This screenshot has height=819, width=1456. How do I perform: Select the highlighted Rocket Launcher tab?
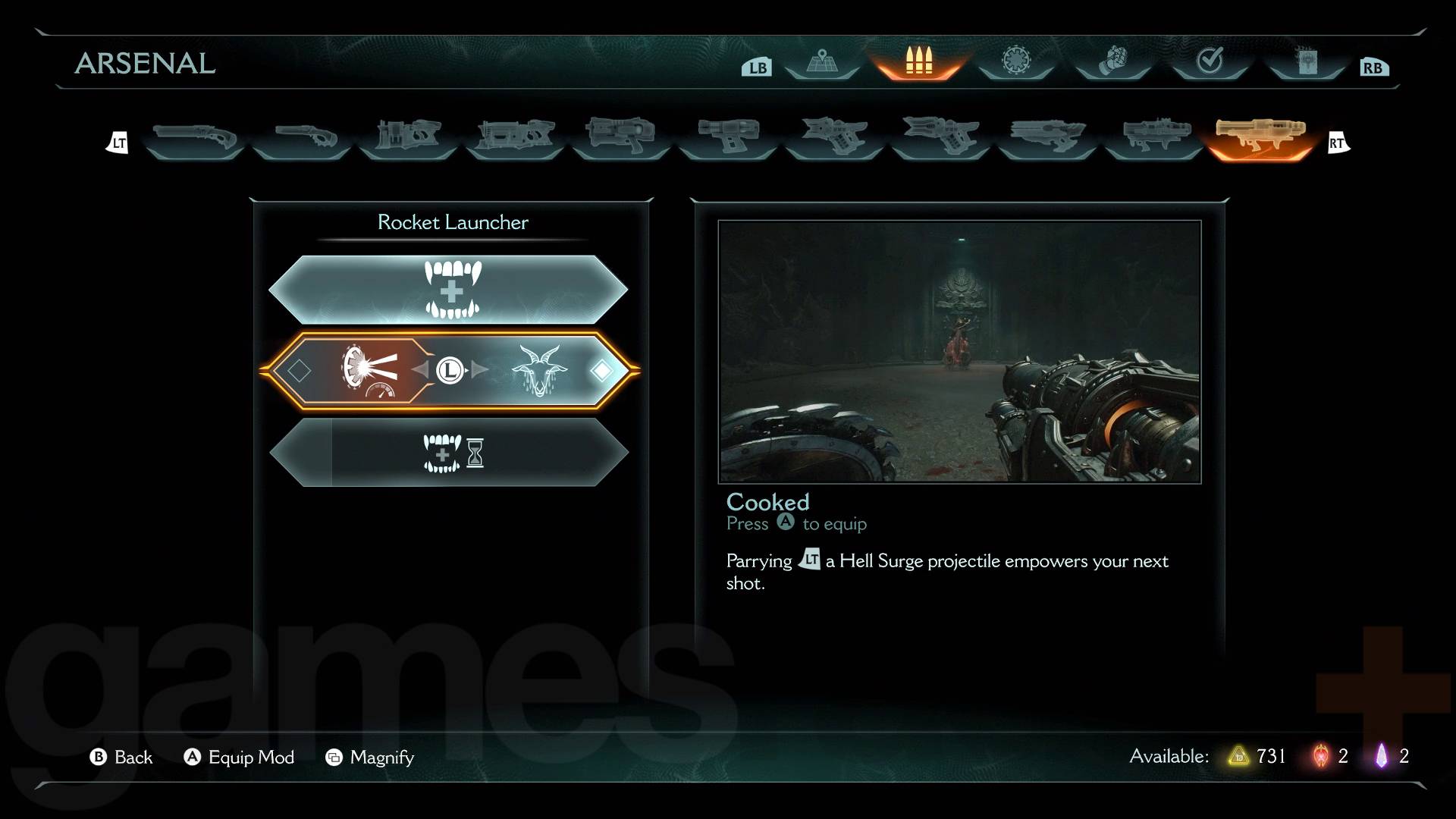tap(1260, 137)
